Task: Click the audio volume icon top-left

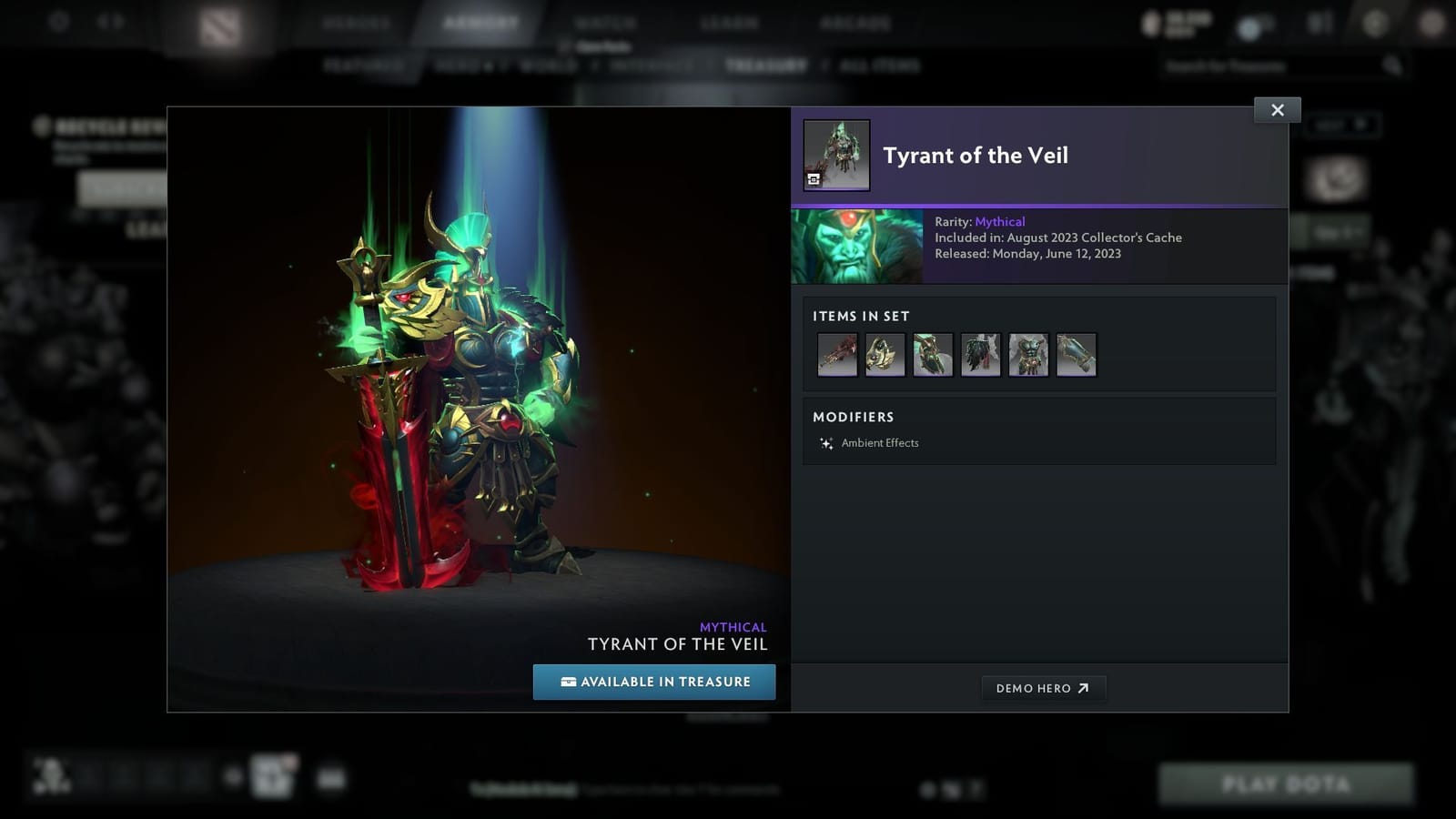Action: click(108, 21)
